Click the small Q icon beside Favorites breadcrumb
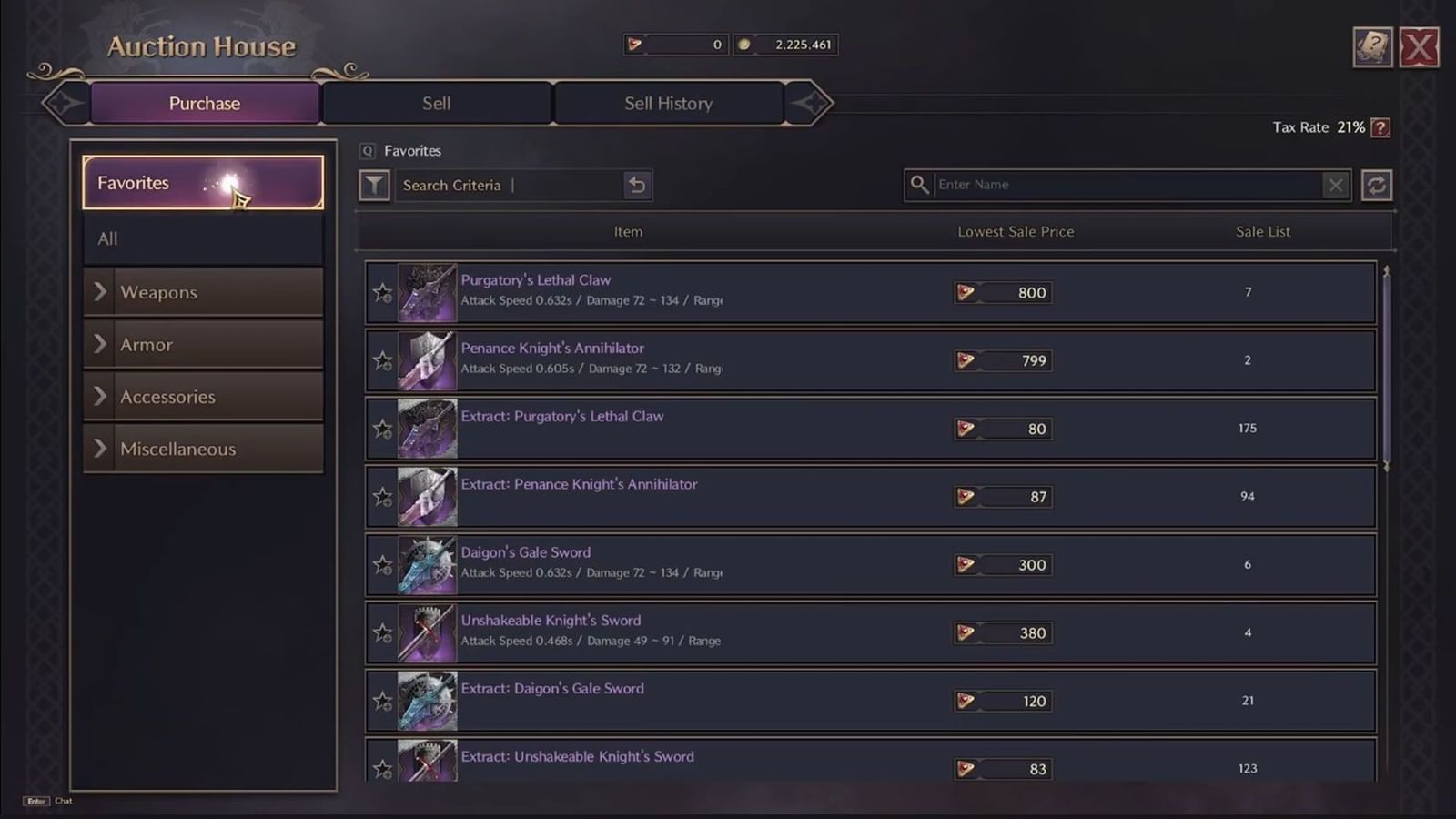Image resolution: width=1456 pixels, height=819 pixels. pyautogui.click(x=368, y=150)
